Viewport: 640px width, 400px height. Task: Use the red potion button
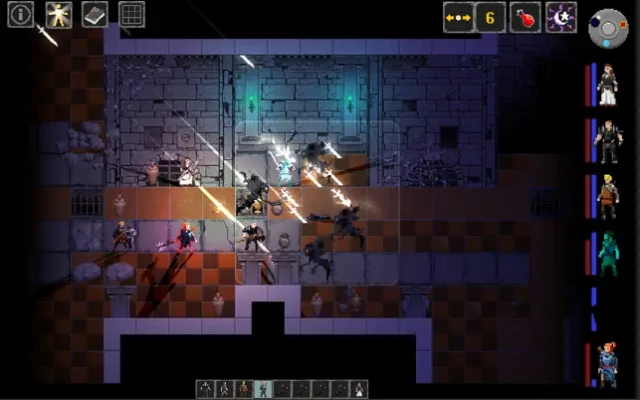(525, 17)
